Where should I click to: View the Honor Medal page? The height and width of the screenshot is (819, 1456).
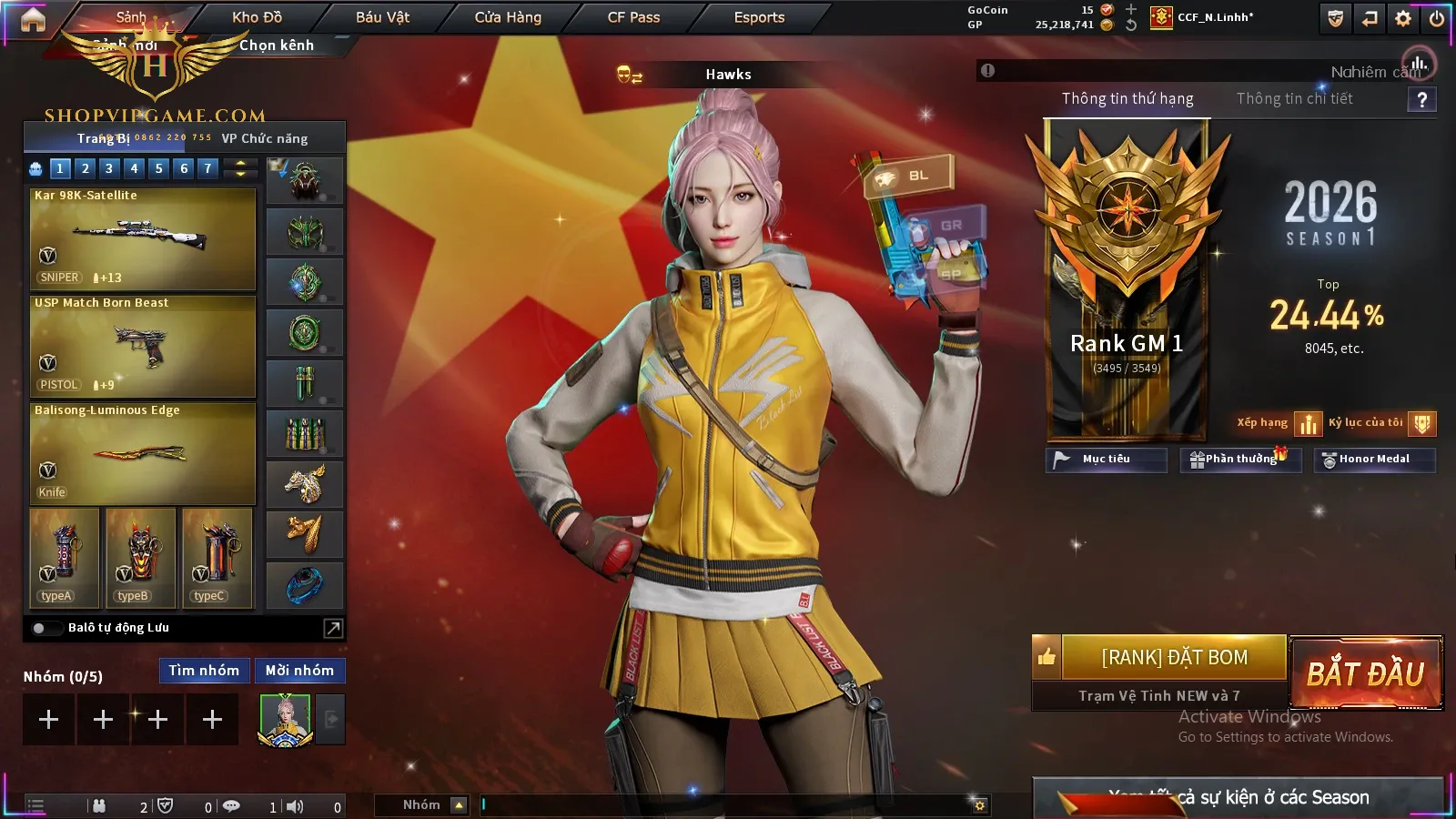[x=1373, y=460]
